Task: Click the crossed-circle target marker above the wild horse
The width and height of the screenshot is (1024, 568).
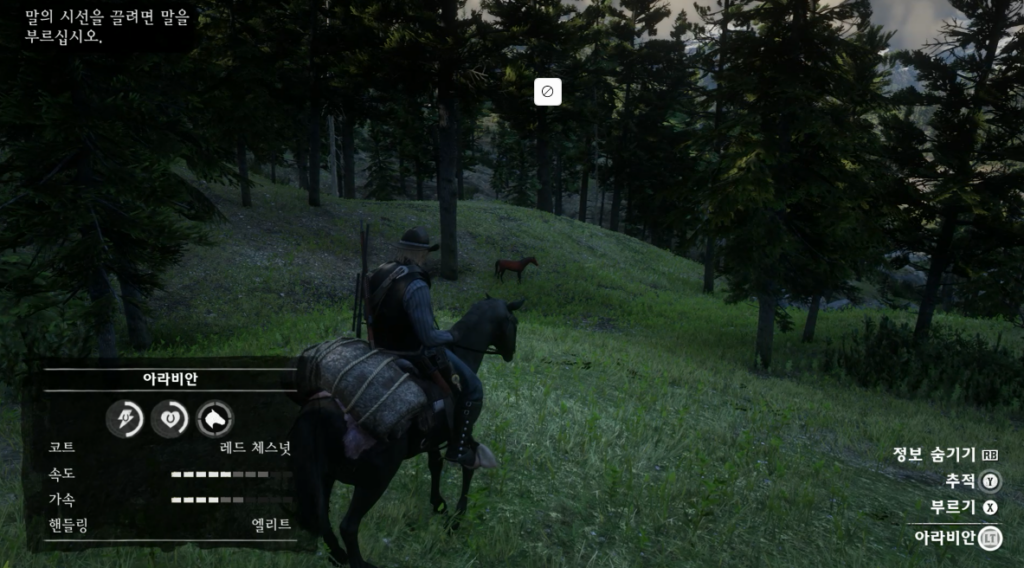Action: (x=547, y=92)
